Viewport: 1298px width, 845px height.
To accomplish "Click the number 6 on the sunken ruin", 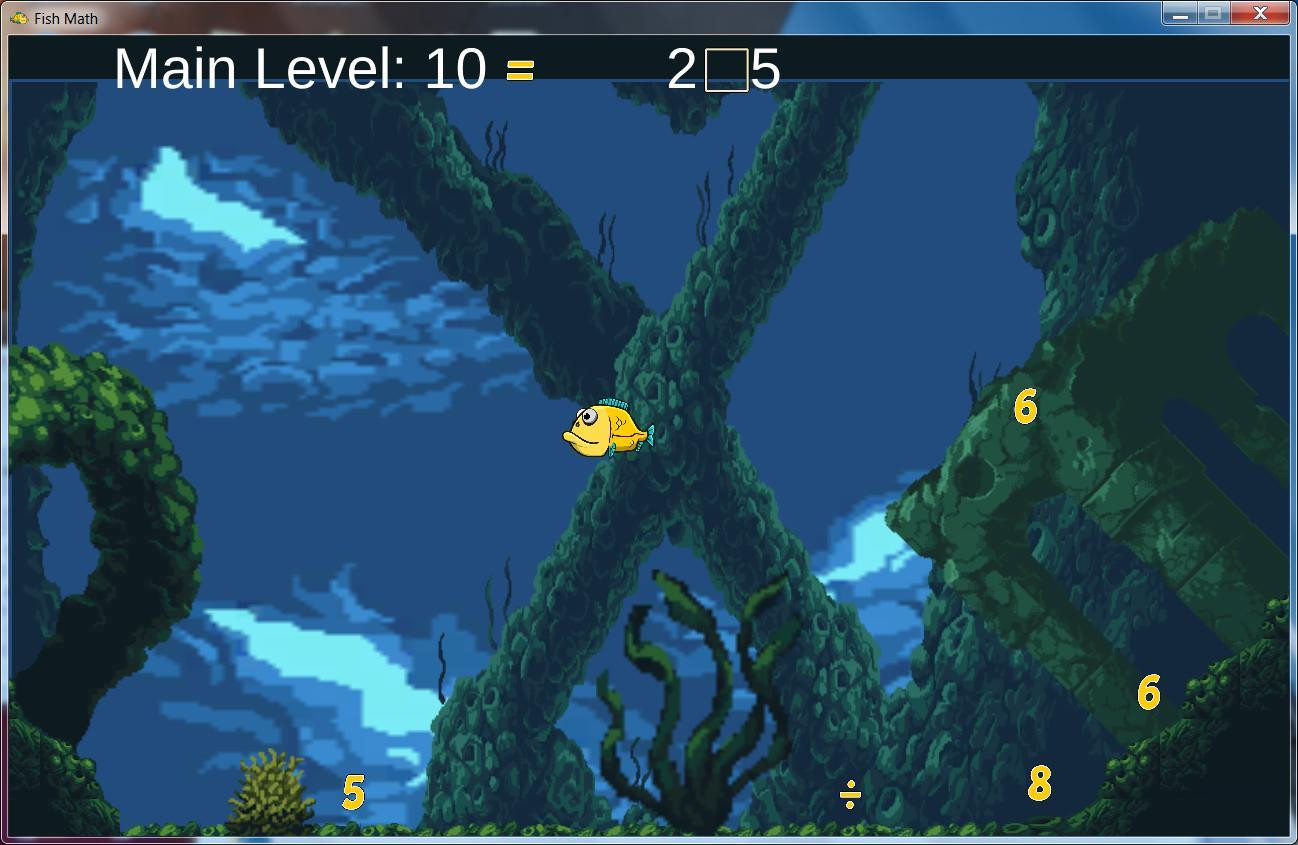I will (x=1024, y=406).
